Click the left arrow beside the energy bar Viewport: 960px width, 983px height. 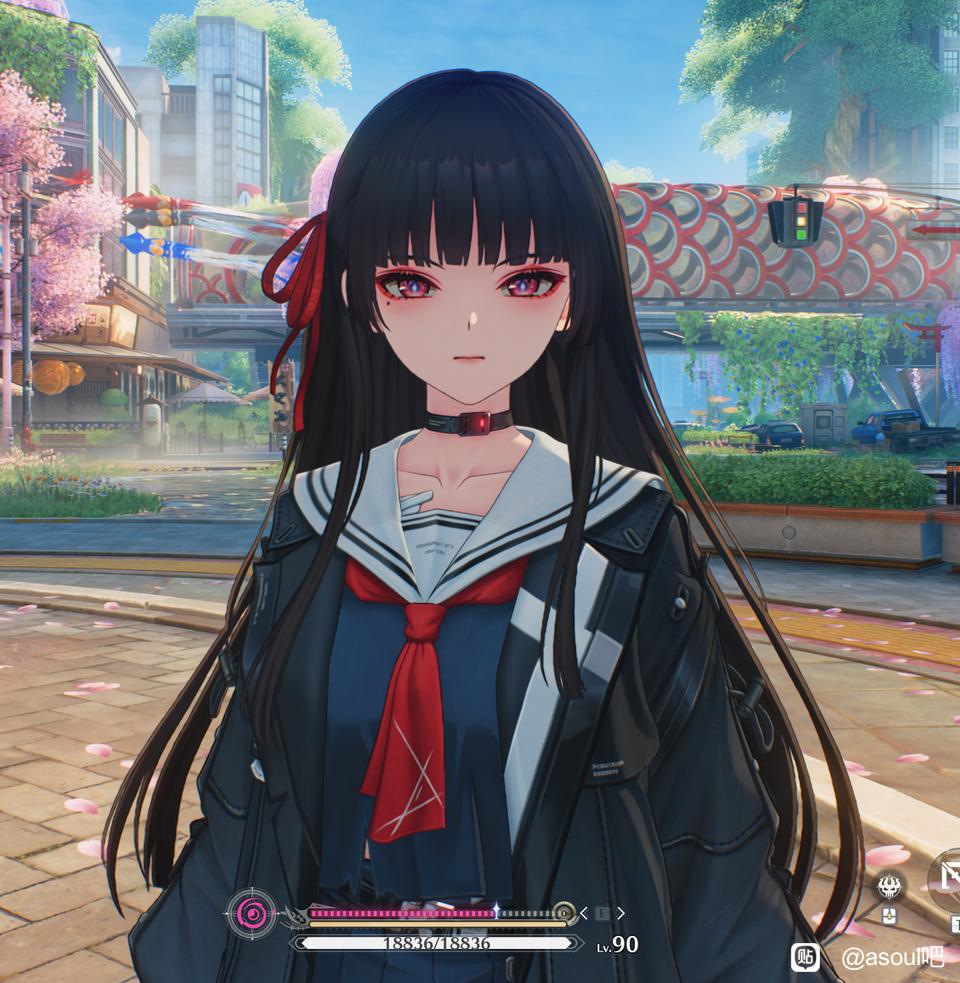pos(584,913)
